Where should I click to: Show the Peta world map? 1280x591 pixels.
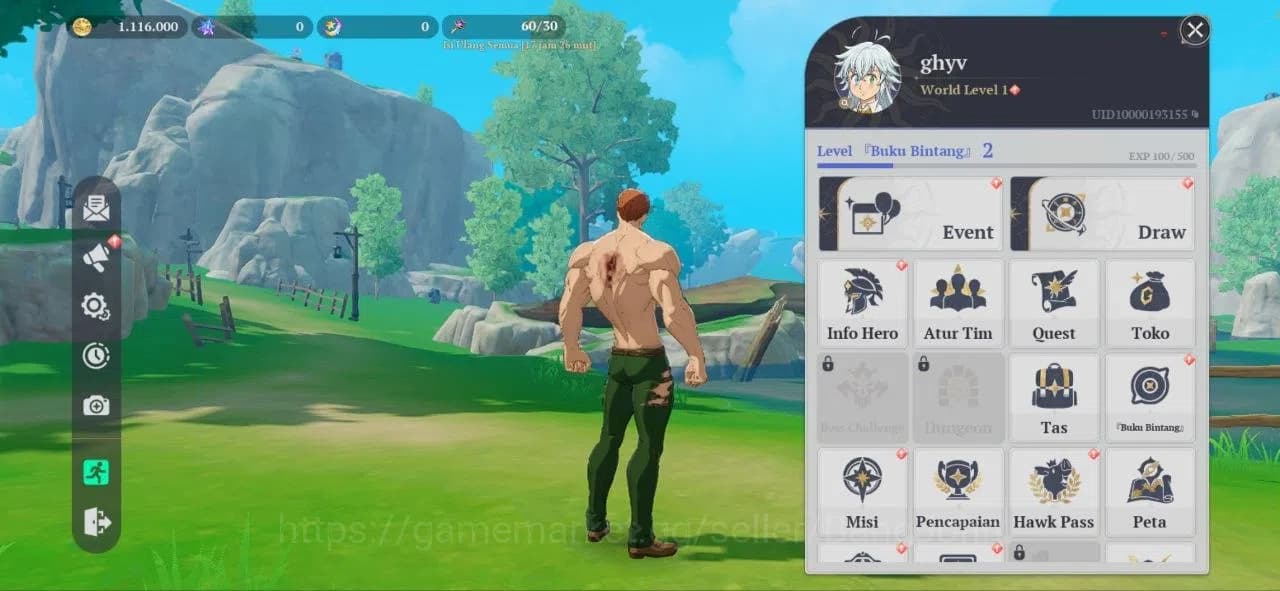[x=1150, y=492]
